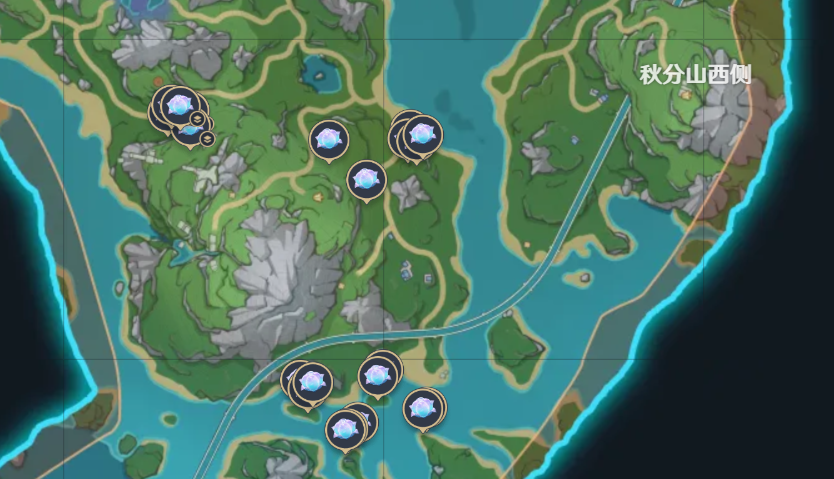Open the crystal marker just below the small pond
The width and height of the screenshot is (834, 479).
point(328,139)
